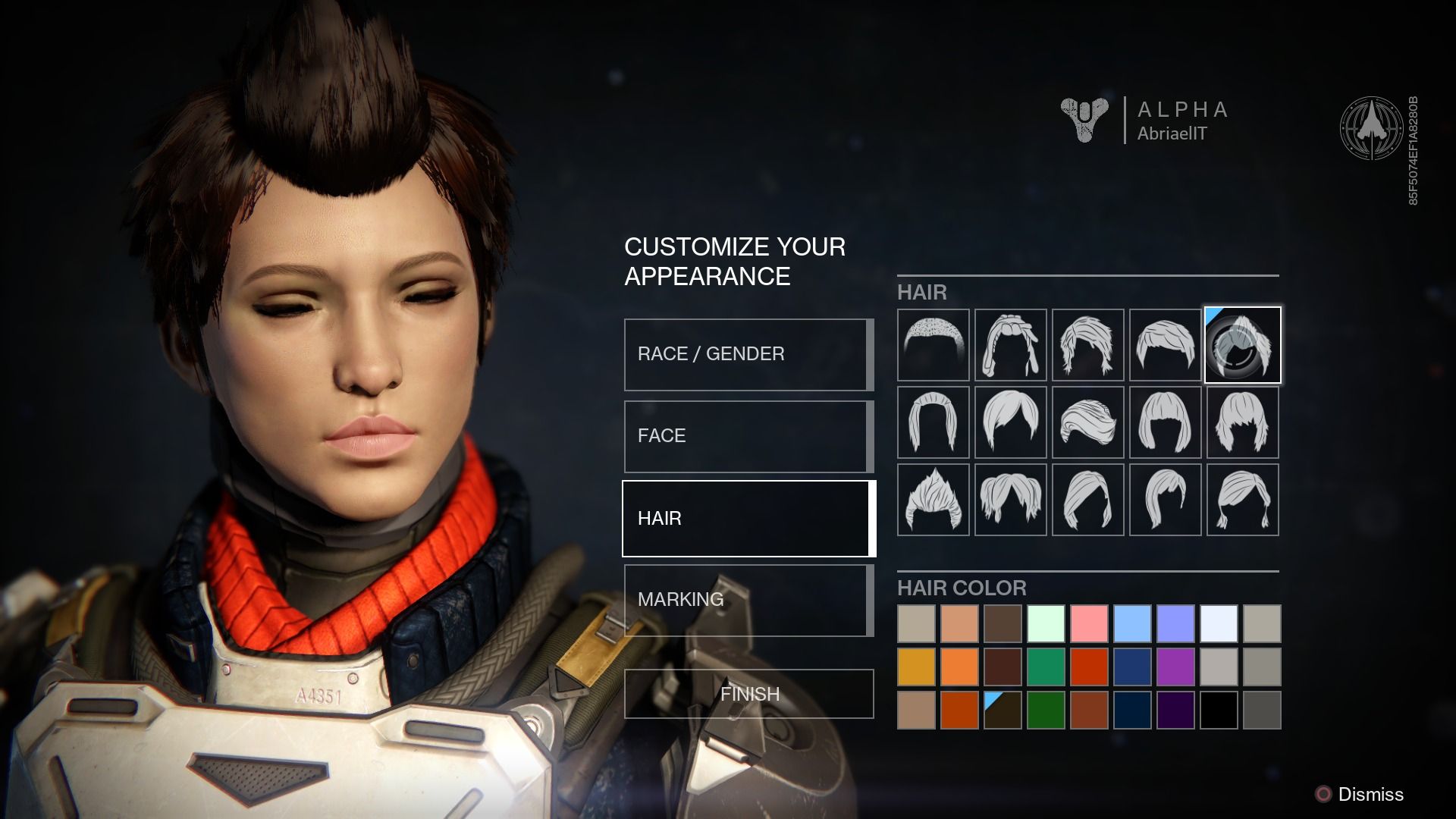Open the MARKING customization section
The width and height of the screenshot is (1456, 819).
point(747,600)
